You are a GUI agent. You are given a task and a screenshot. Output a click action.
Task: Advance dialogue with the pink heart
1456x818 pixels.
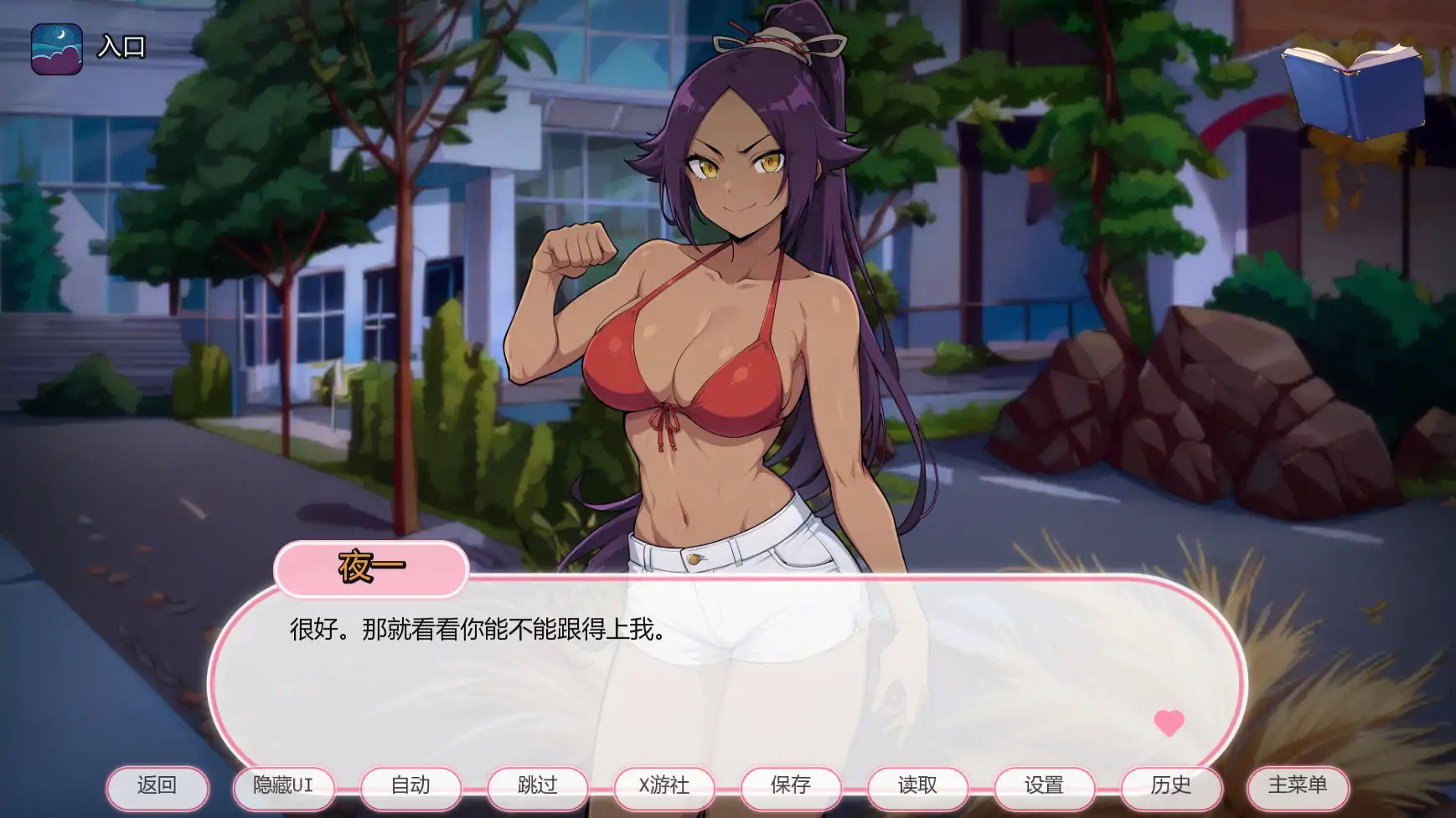click(x=1169, y=723)
